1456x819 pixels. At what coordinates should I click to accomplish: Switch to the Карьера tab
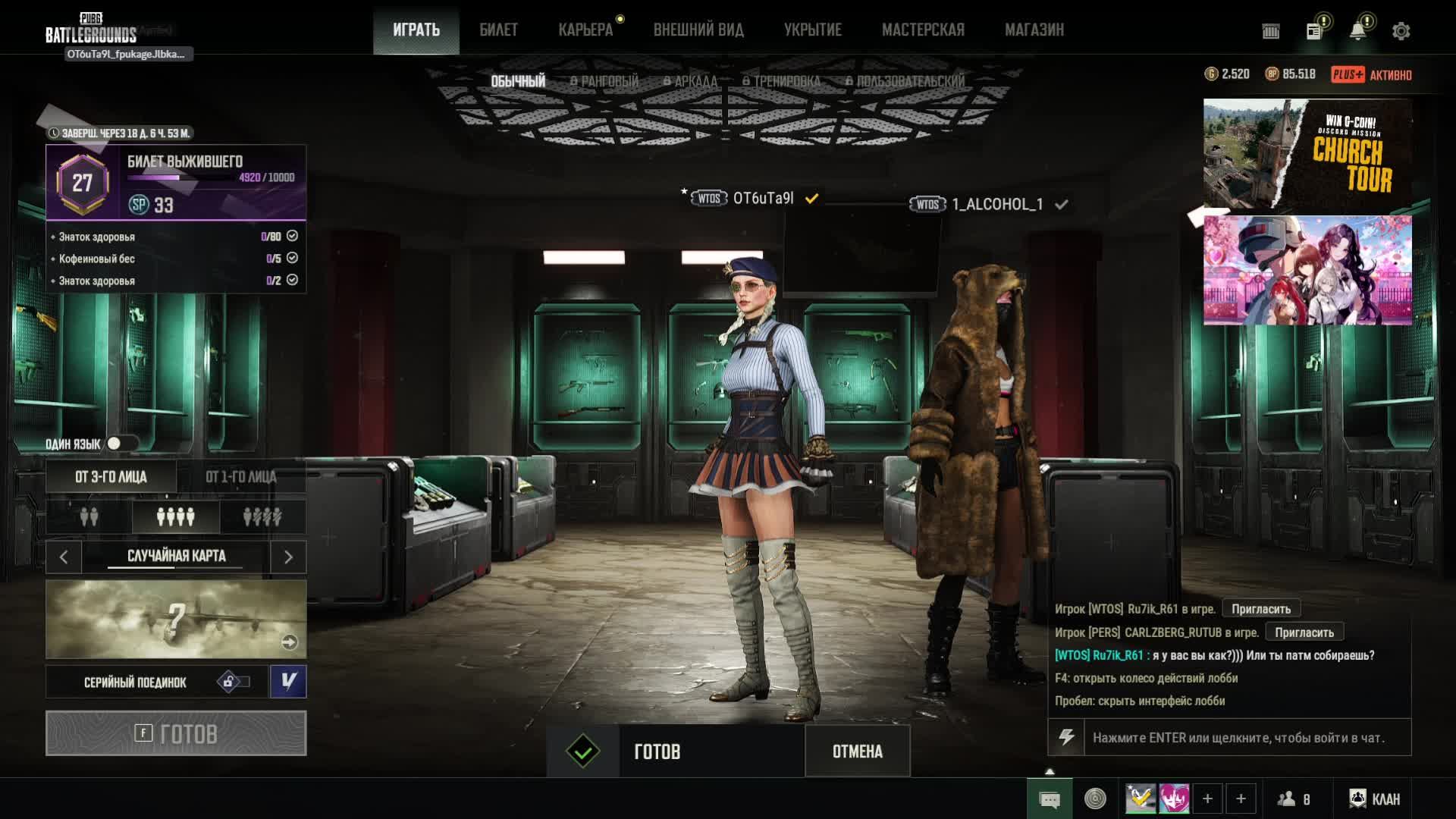585,30
